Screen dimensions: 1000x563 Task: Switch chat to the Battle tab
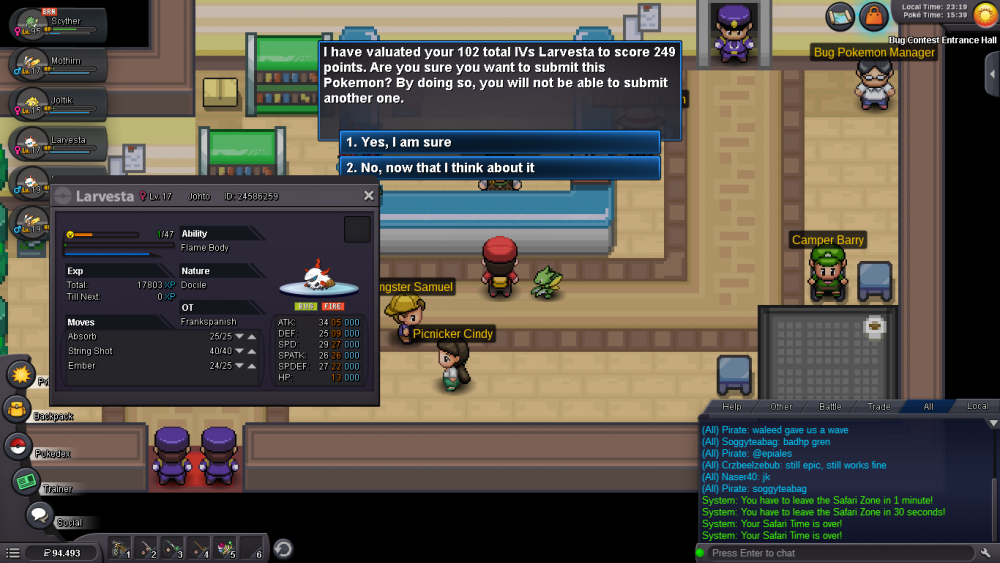[x=830, y=406]
